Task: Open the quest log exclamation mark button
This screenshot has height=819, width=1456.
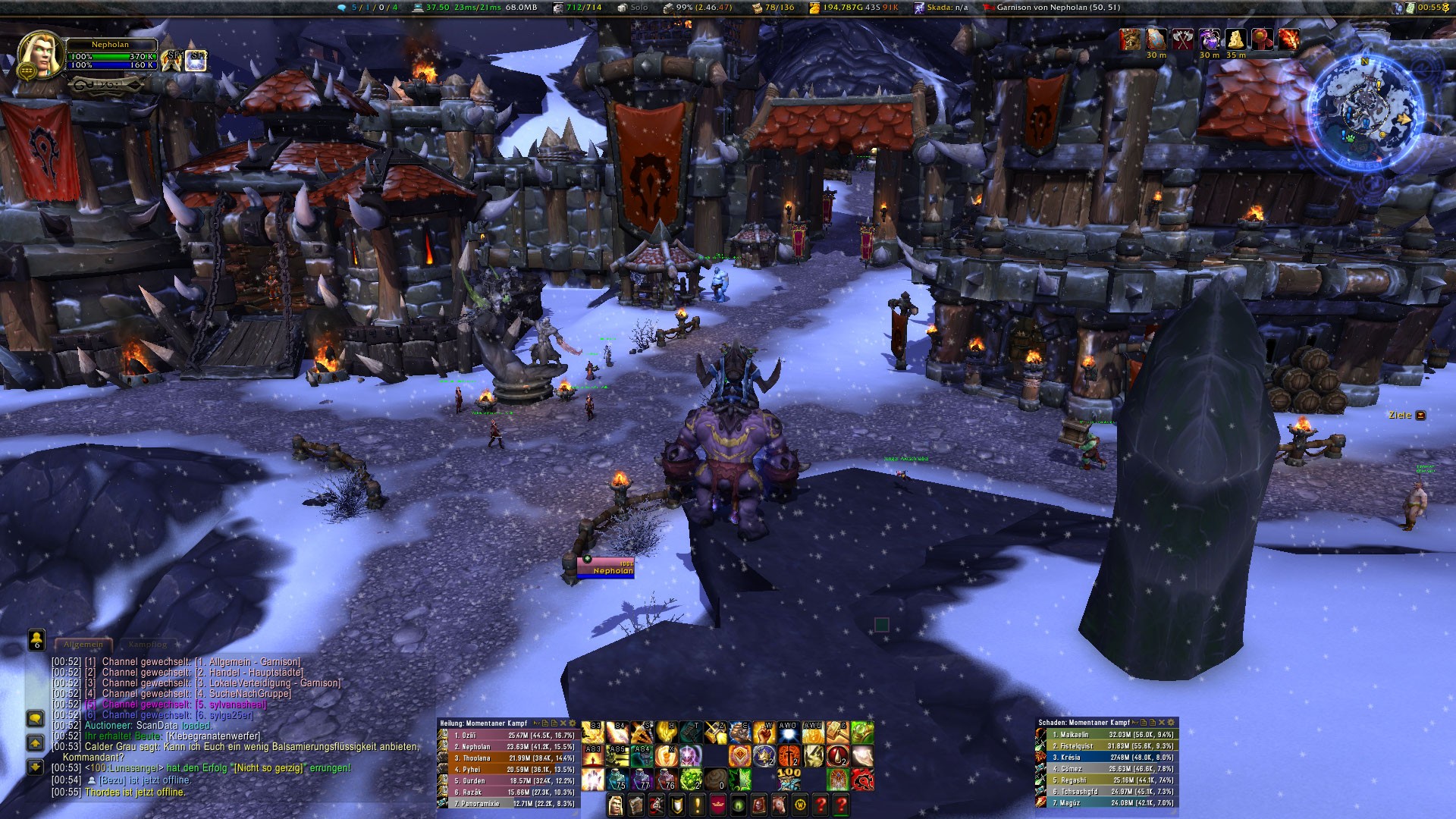Action: coord(698,805)
